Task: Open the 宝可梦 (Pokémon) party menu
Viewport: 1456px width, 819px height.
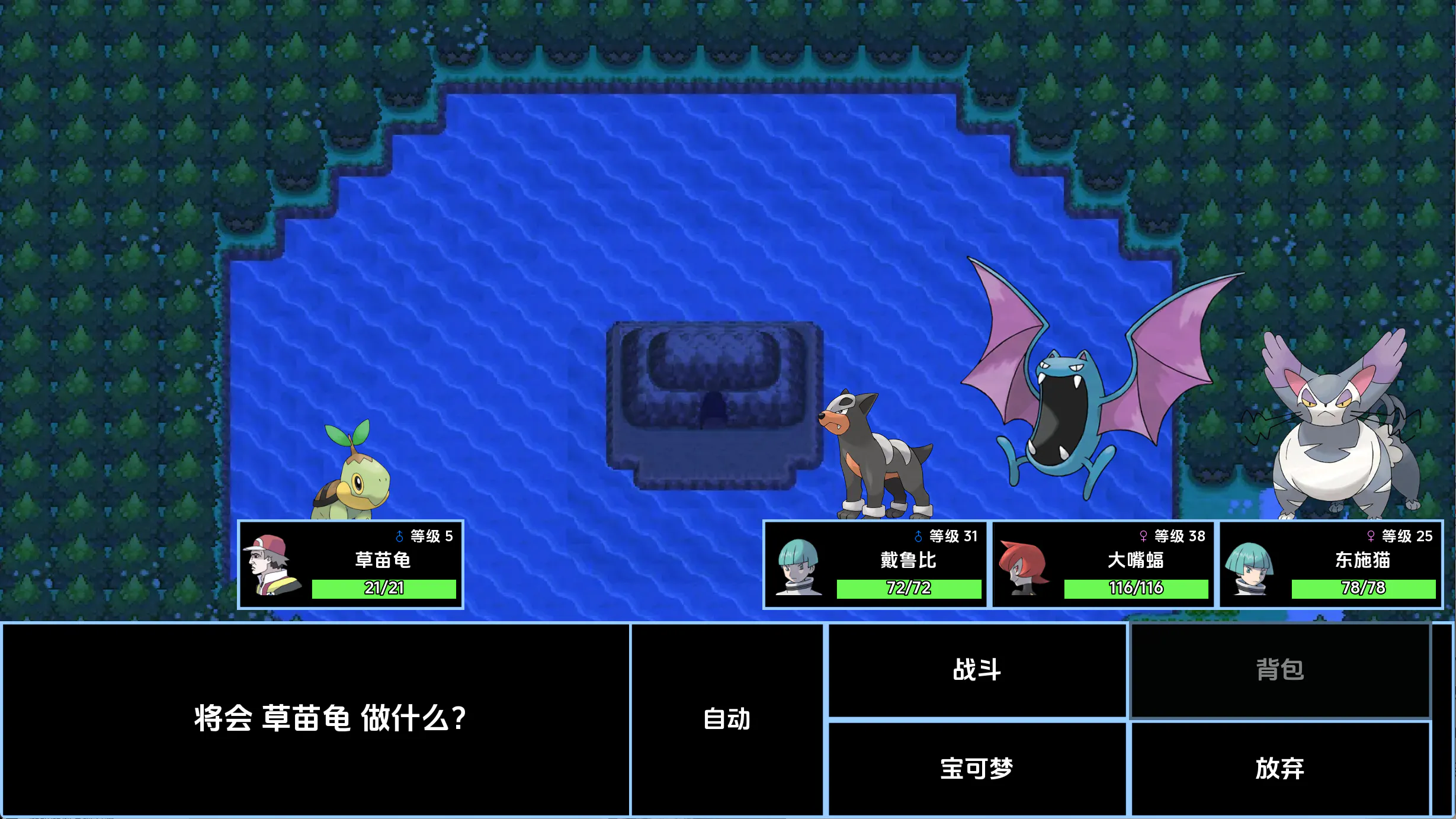Action: (977, 768)
